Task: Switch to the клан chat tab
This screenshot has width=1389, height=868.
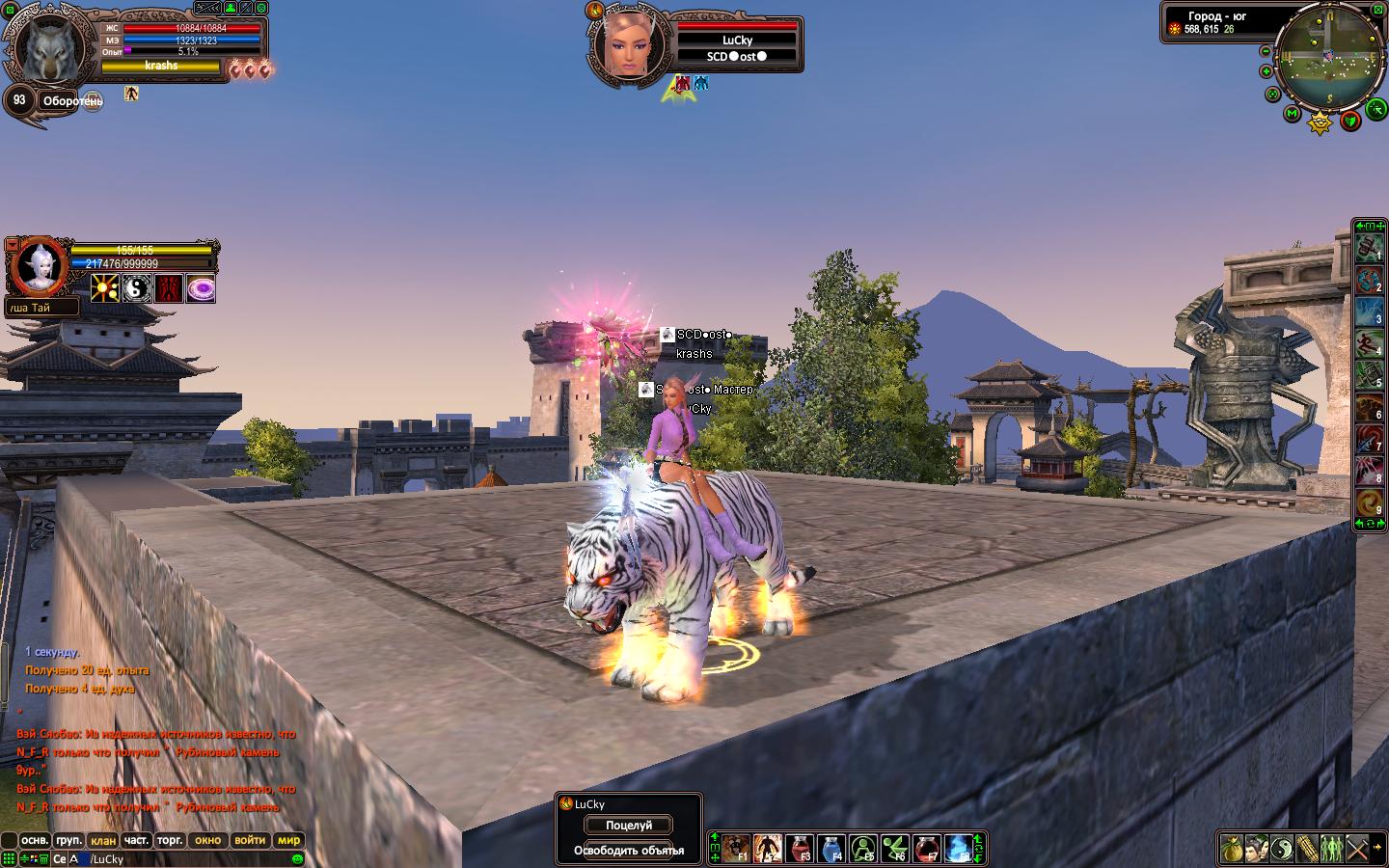Action: [102, 840]
